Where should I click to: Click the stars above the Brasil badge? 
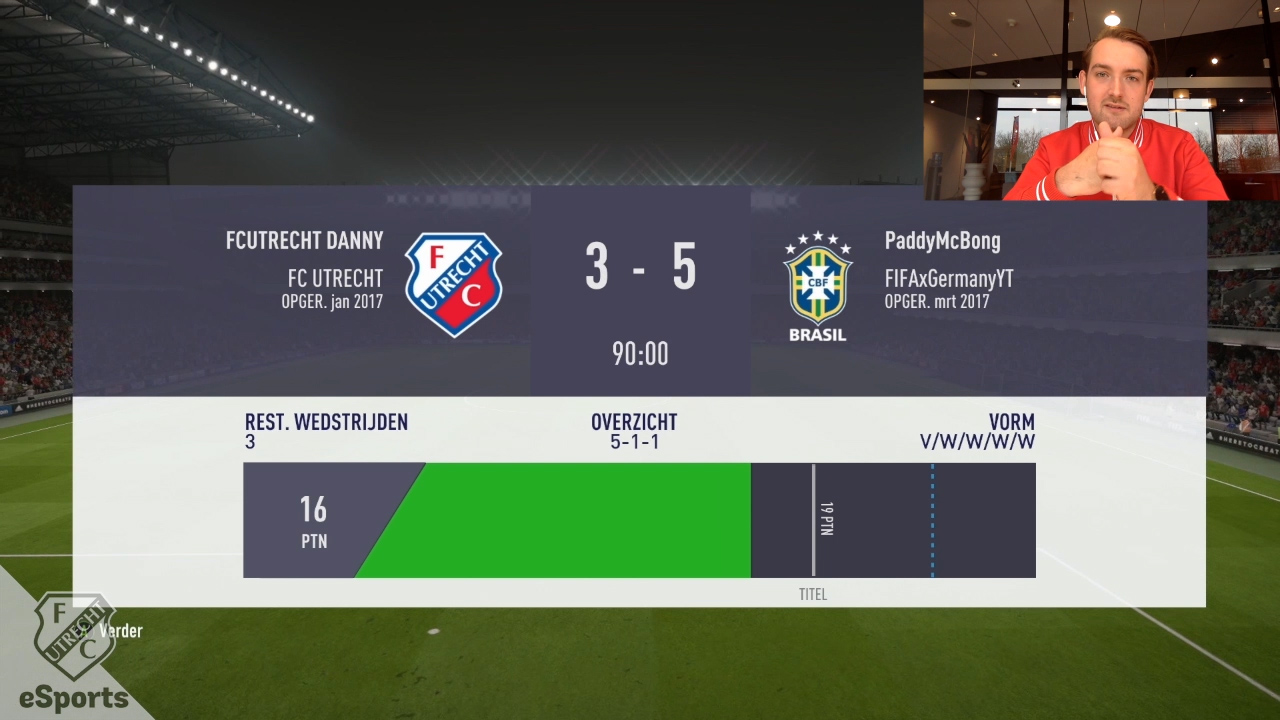pos(817,240)
